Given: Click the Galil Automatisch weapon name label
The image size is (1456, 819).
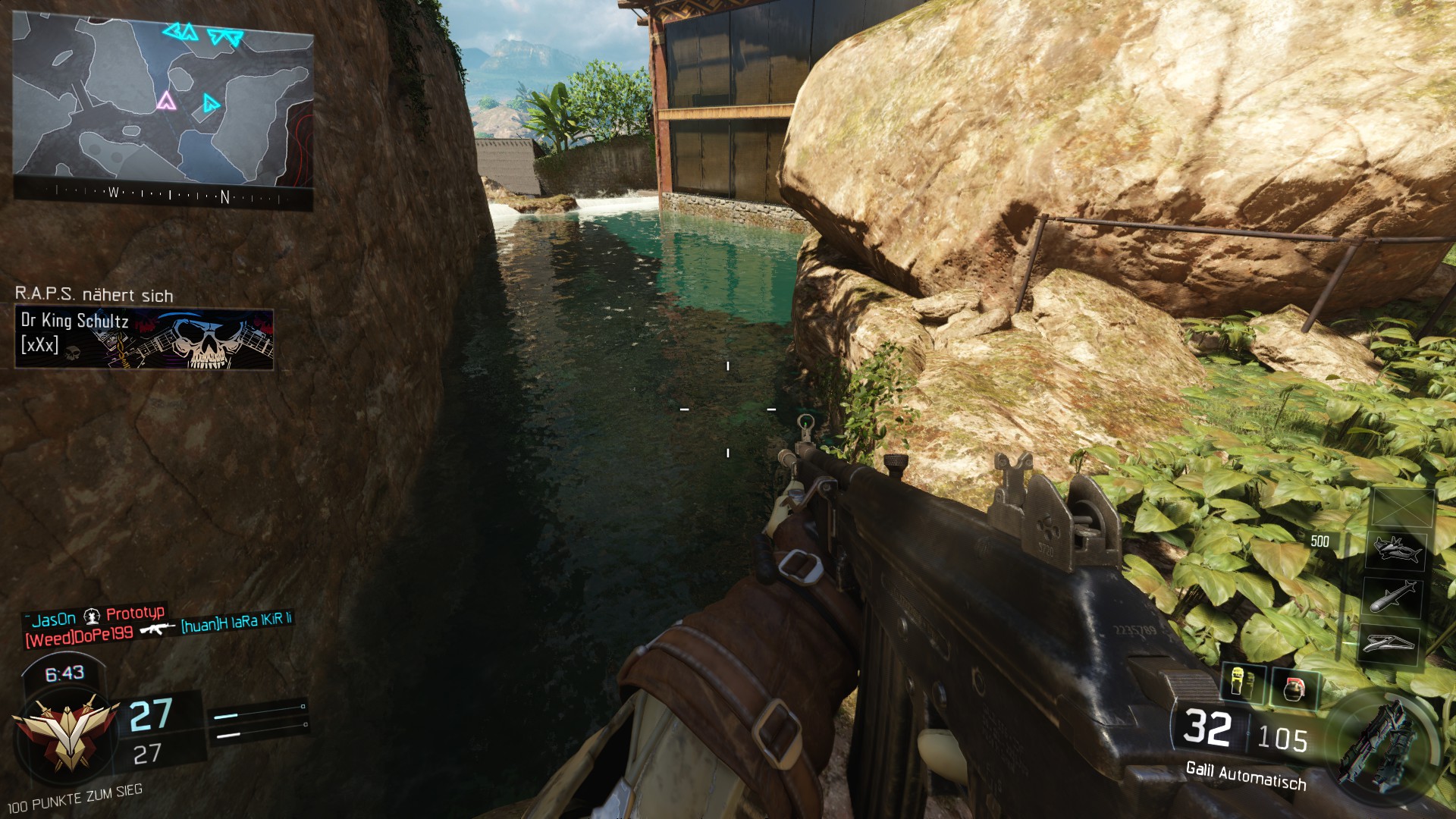Looking at the screenshot, I should click(x=1245, y=776).
